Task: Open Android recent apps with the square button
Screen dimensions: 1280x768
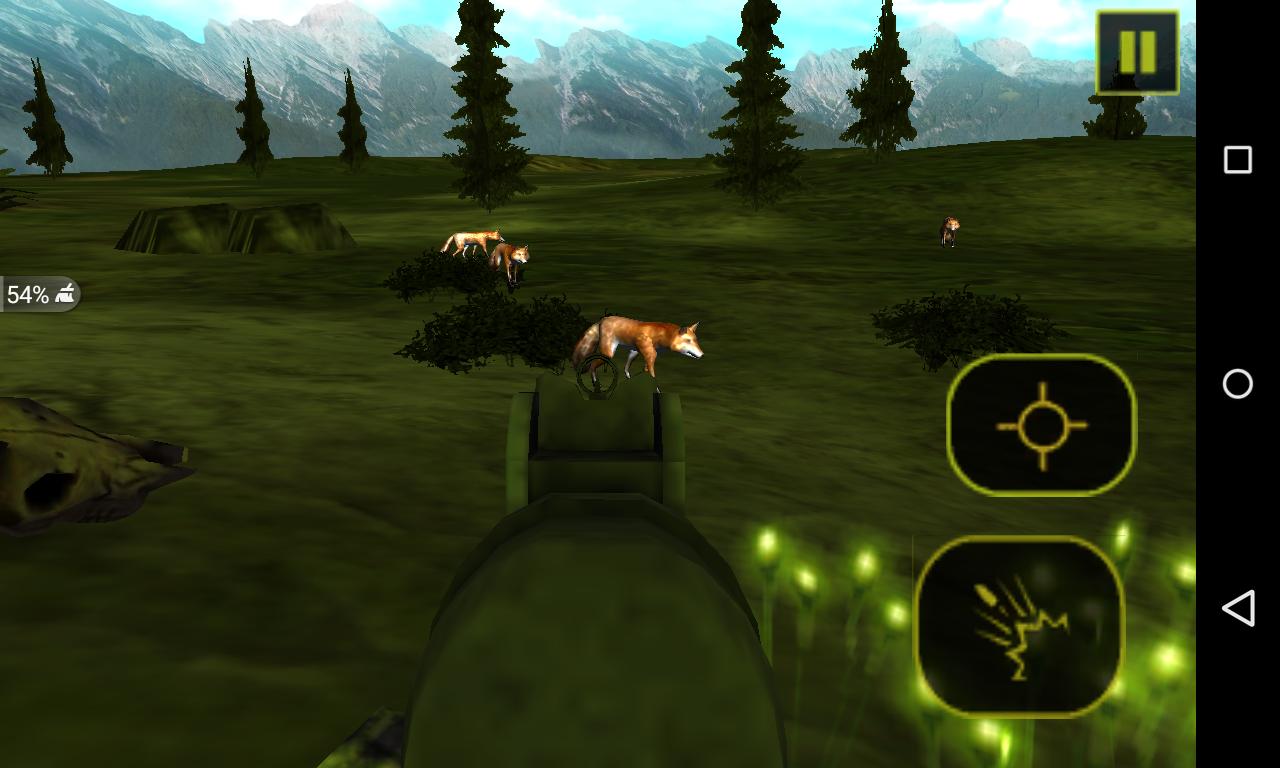Action: [x=1240, y=158]
